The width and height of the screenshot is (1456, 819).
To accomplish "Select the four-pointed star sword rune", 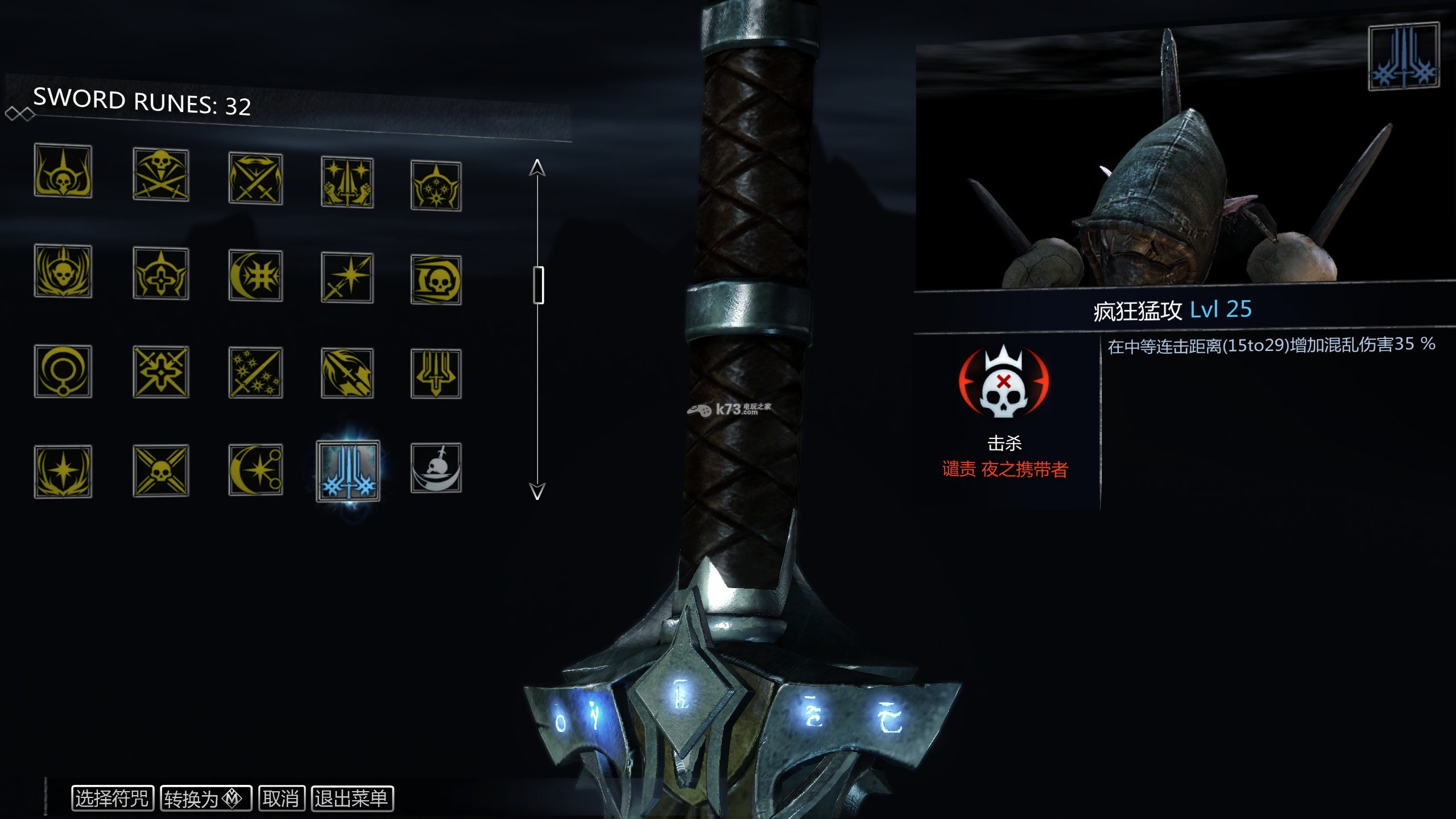I will 347,278.
